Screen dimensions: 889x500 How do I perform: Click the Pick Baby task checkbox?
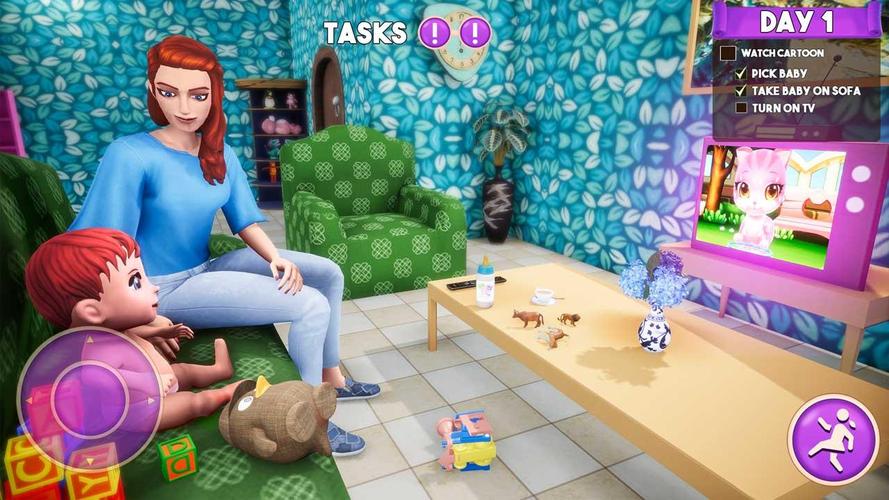point(741,73)
